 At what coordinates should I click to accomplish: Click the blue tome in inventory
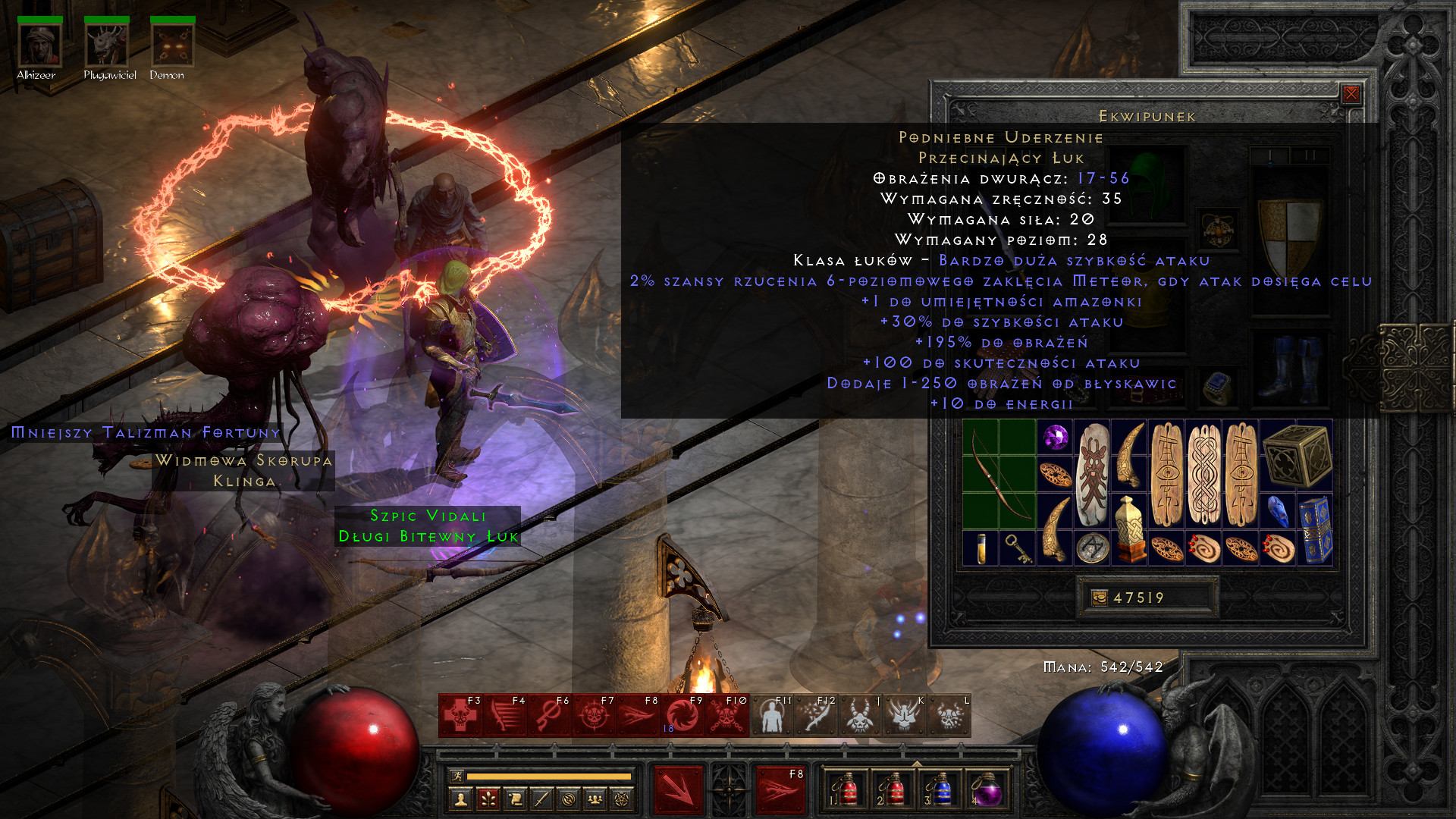coord(1314,529)
